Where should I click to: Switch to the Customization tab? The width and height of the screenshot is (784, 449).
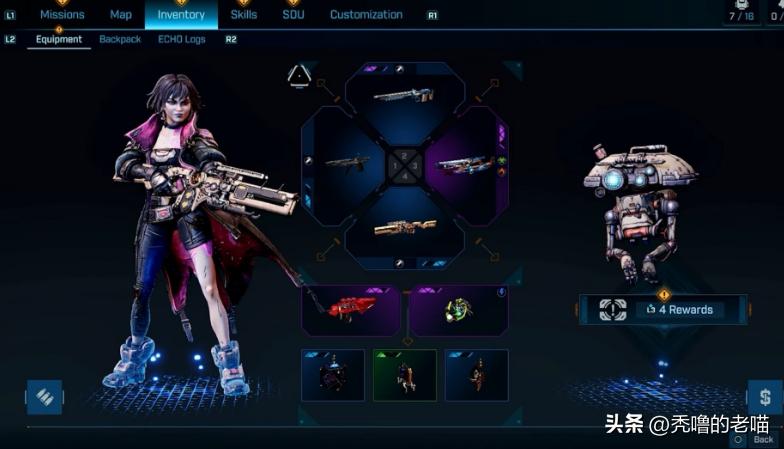[x=366, y=15]
